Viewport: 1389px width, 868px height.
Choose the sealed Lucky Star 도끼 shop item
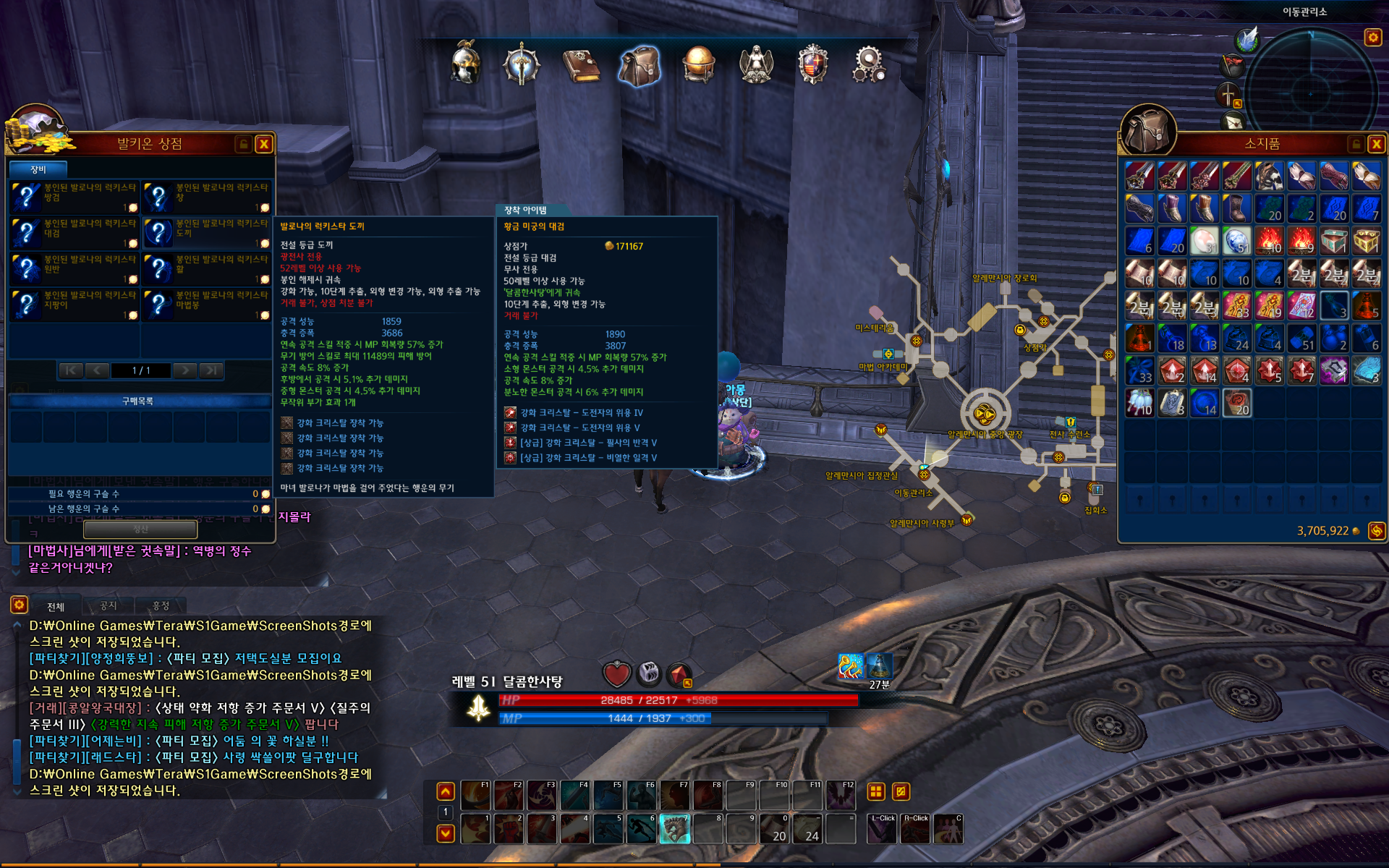(207, 232)
